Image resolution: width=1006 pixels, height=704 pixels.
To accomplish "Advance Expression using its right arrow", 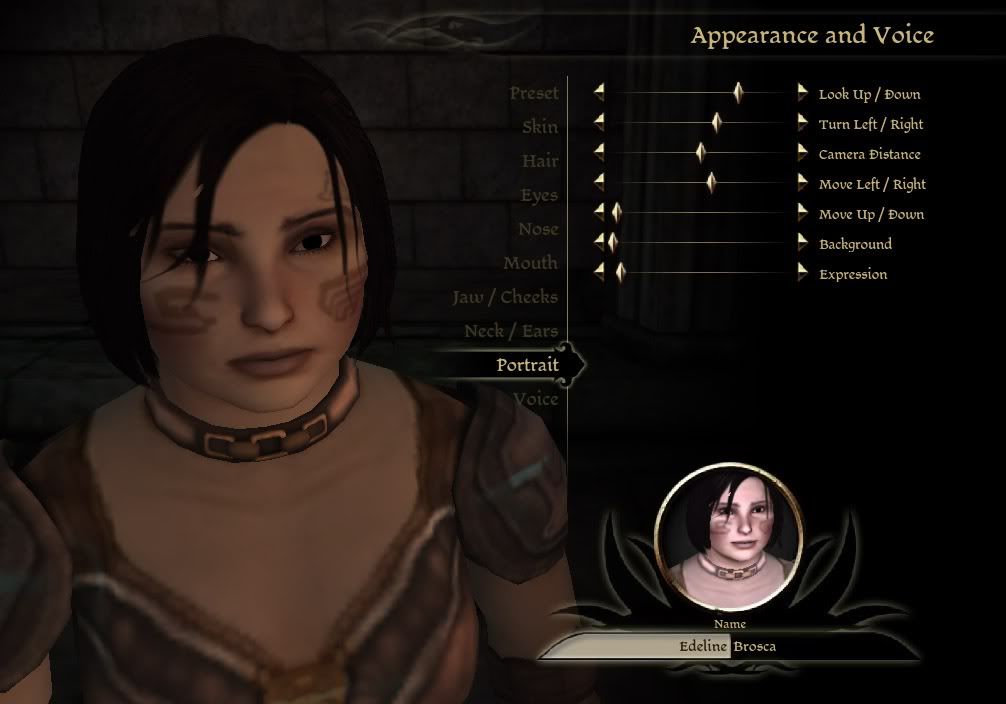I will (x=802, y=273).
